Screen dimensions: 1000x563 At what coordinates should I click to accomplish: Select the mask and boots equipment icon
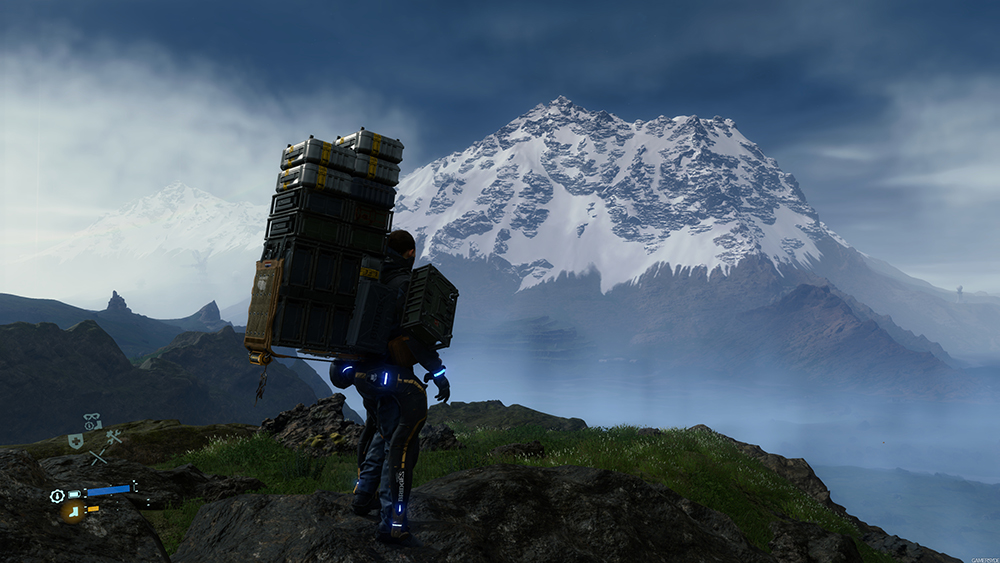pyautogui.click(x=92, y=422)
